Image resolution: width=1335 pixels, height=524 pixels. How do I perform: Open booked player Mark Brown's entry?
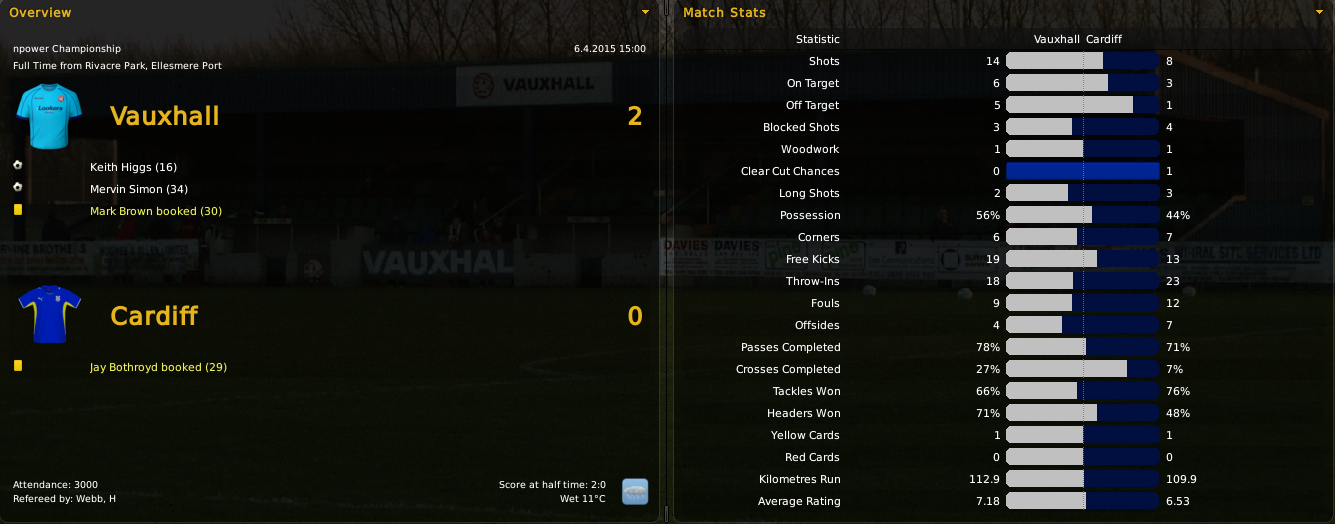tap(155, 211)
